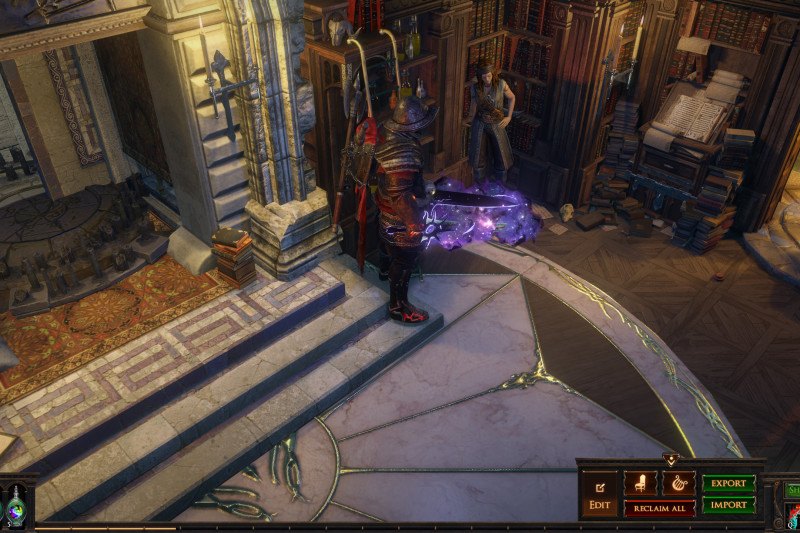
Task: Import a hideout layout
Action: [x=728, y=505]
